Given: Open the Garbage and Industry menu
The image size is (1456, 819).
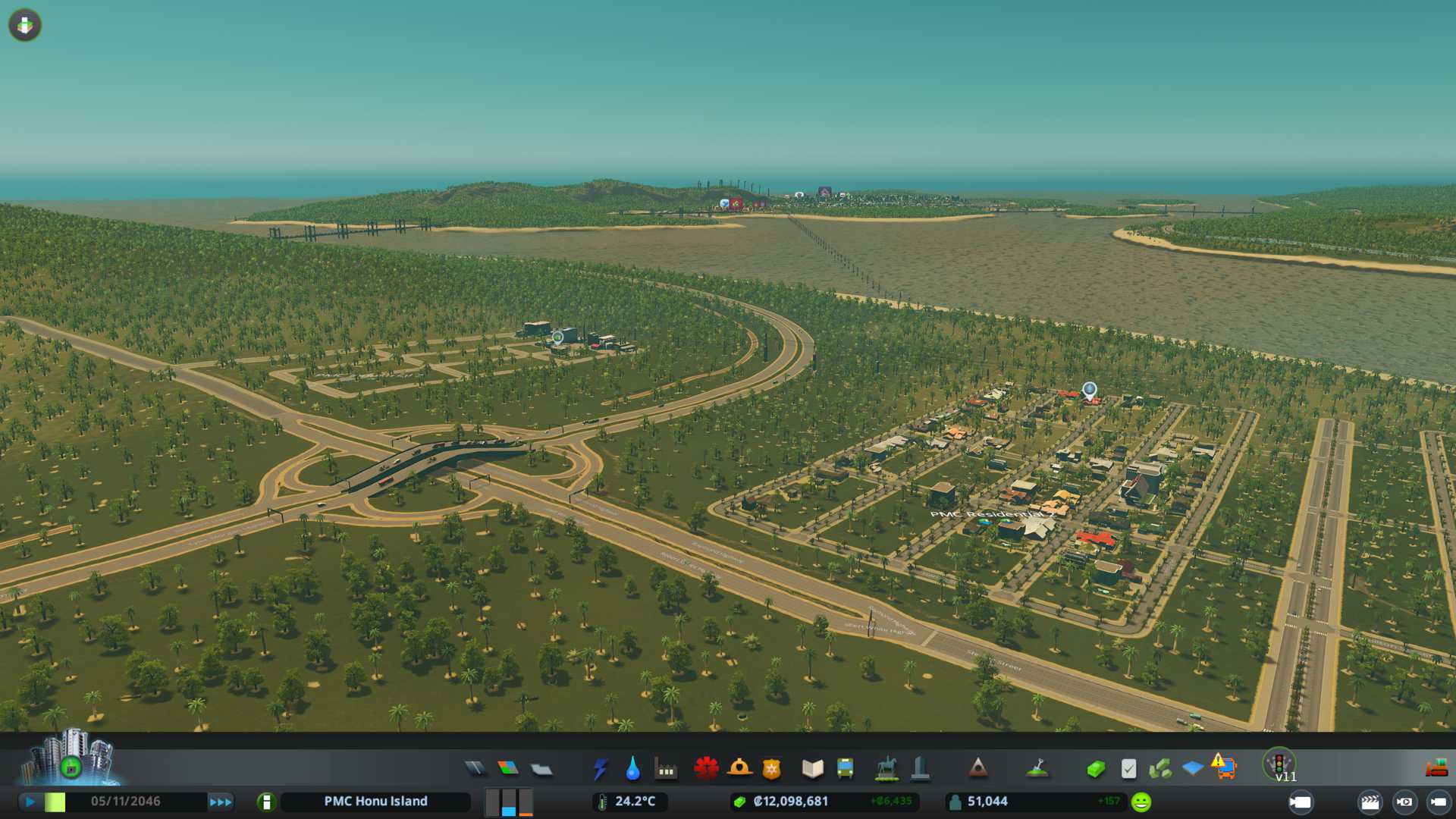Looking at the screenshot, I should [667, 770].
